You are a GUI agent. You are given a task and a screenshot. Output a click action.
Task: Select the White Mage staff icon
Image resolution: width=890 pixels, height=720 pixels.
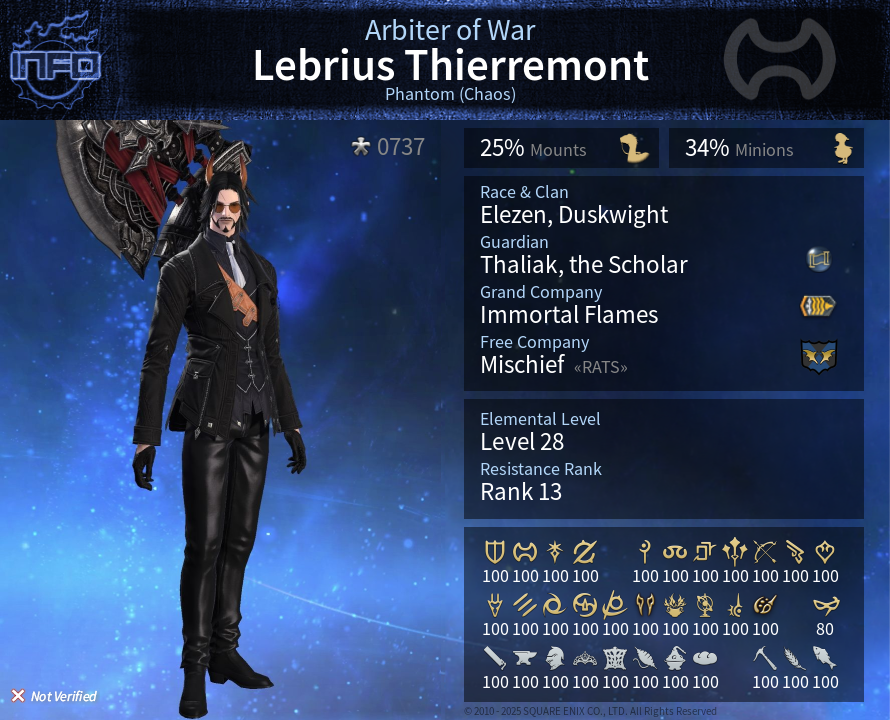[645, 551]
